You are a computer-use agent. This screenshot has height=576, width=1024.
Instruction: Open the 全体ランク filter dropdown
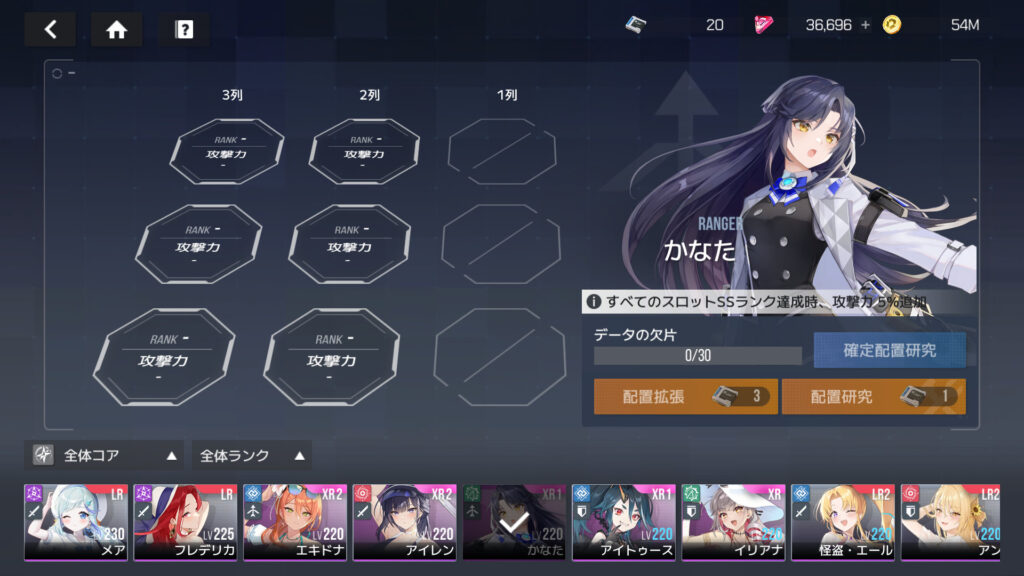251,455
